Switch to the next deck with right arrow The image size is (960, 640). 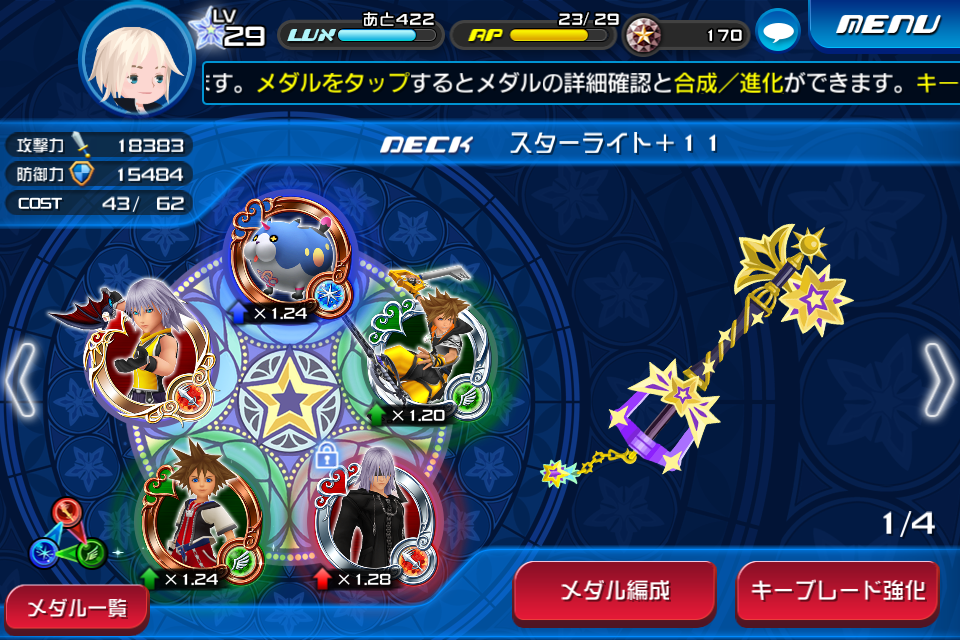938,380
